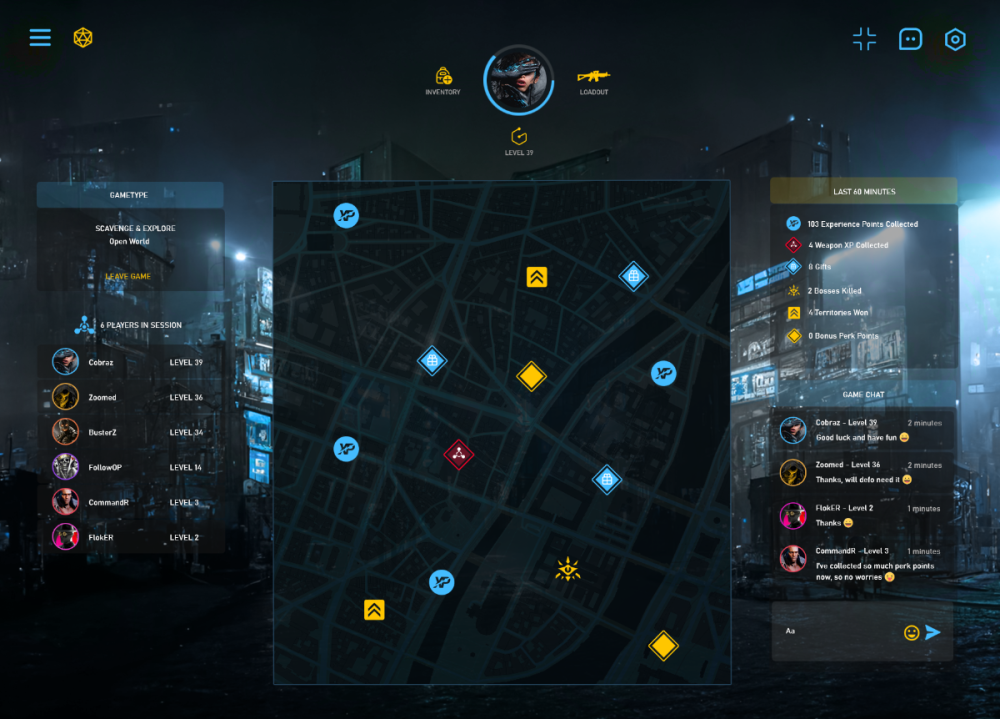
Task: Leave the current game
Action: click(128, 277)
